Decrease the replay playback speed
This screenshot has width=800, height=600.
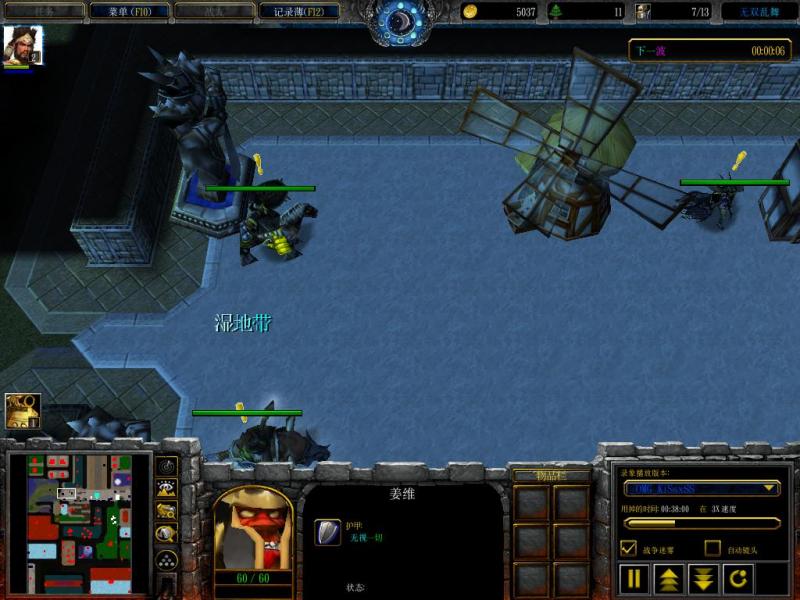pos(702,578)
